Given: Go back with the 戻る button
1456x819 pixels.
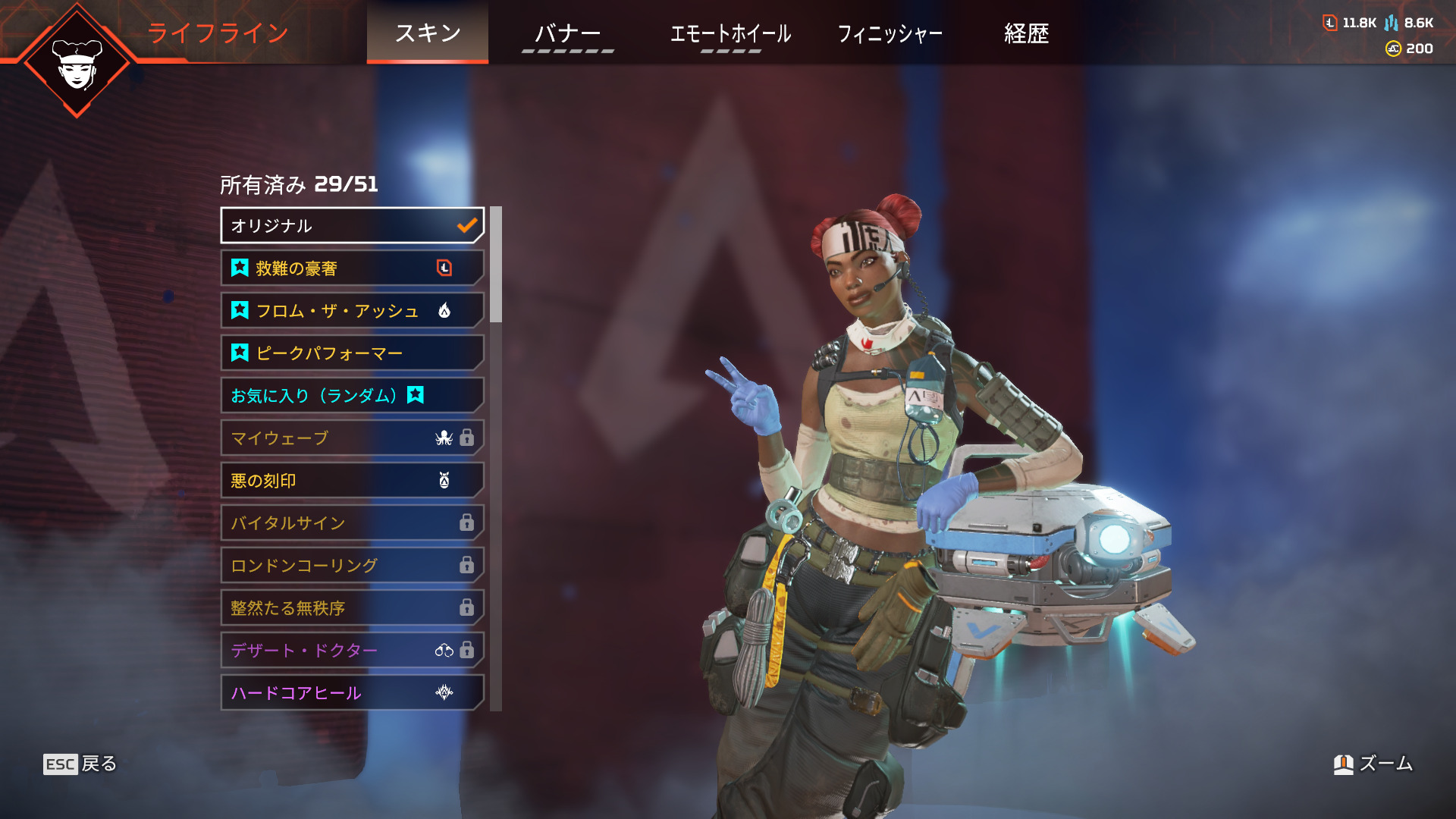Looking at the screenshot, I should (x=80, y=764).
